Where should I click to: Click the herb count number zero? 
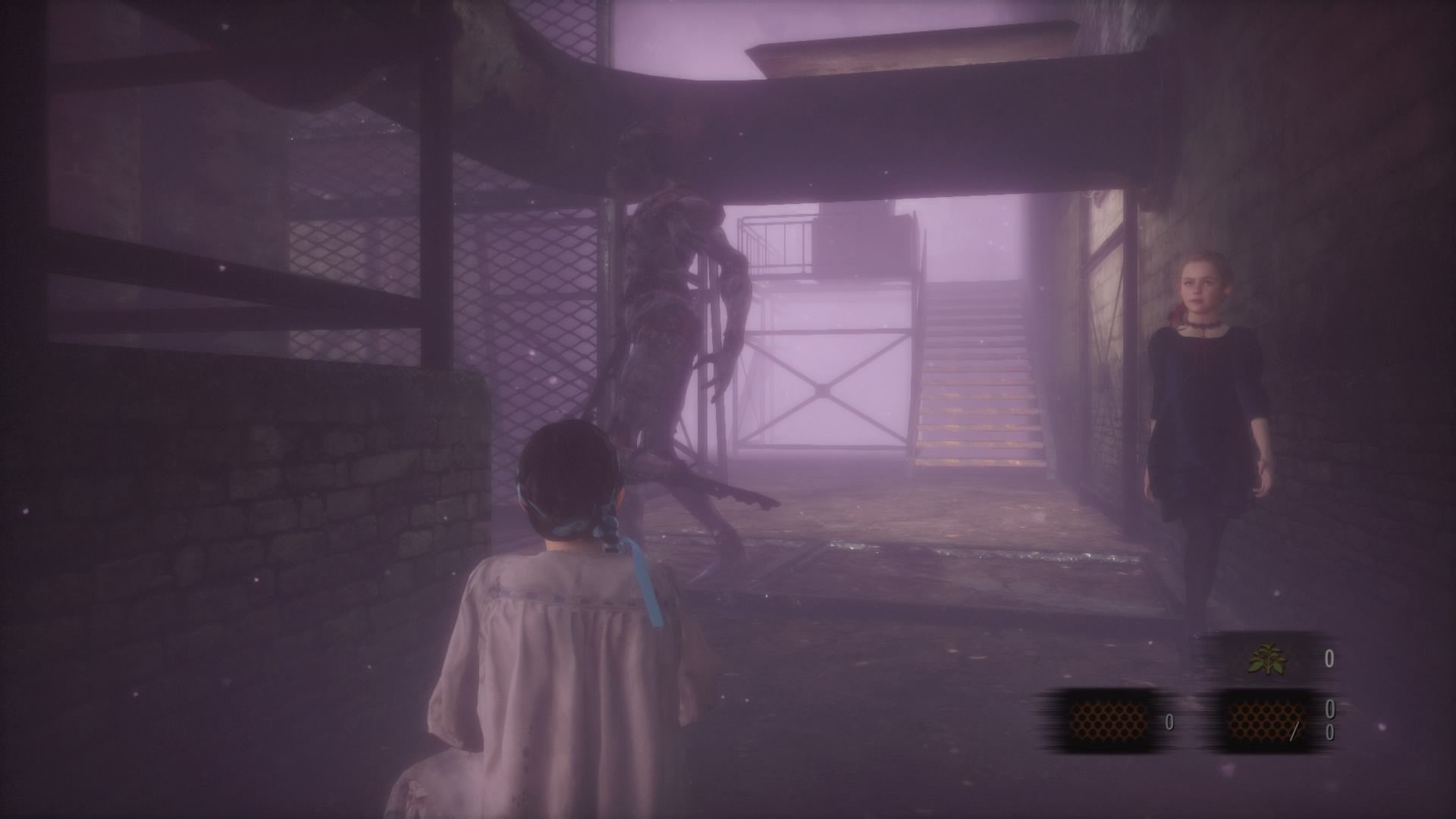1329,658
